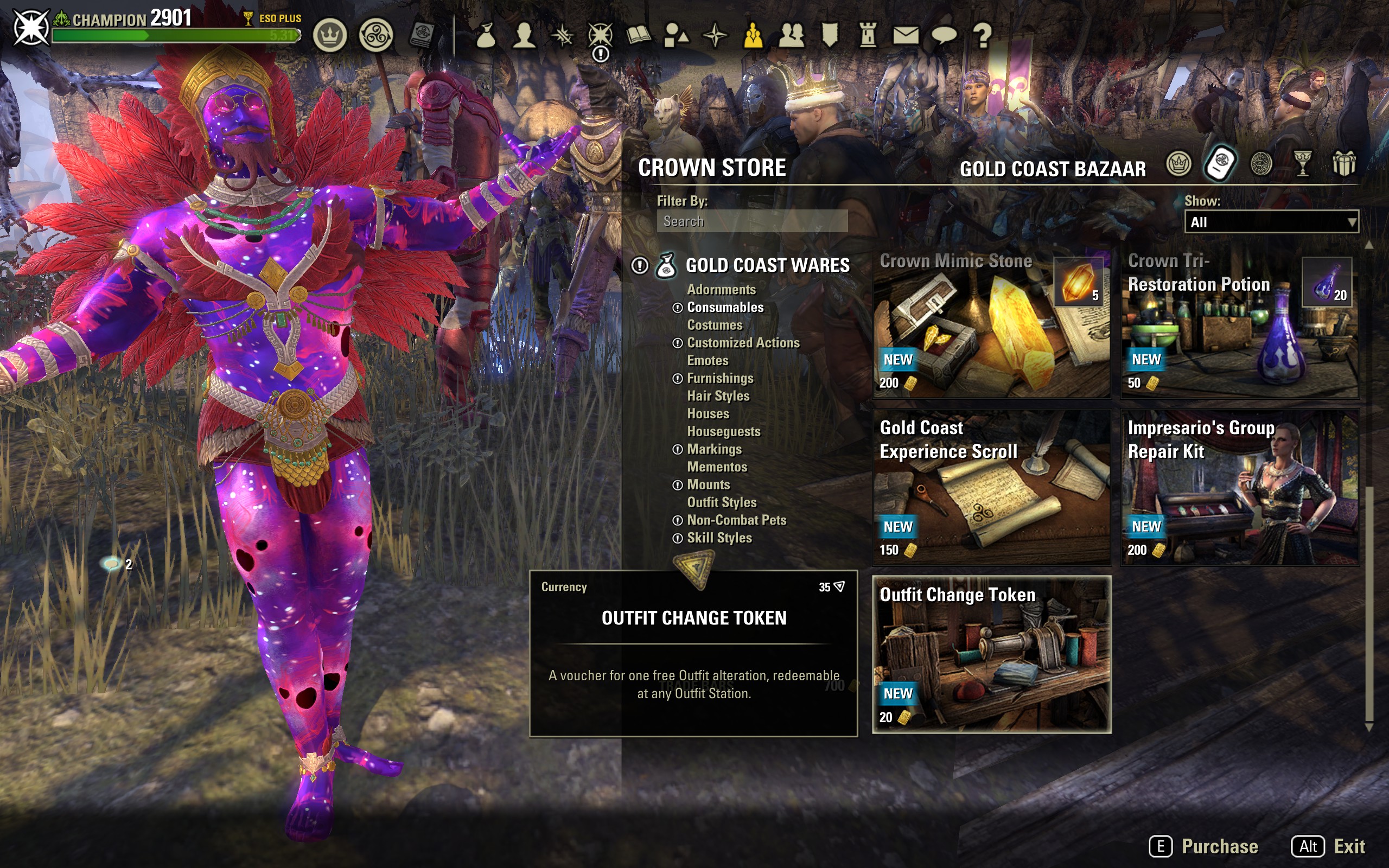Browse the Consumables category
Screen dimensions: 1389x868
pyautogui.click(x=725, y=308)
